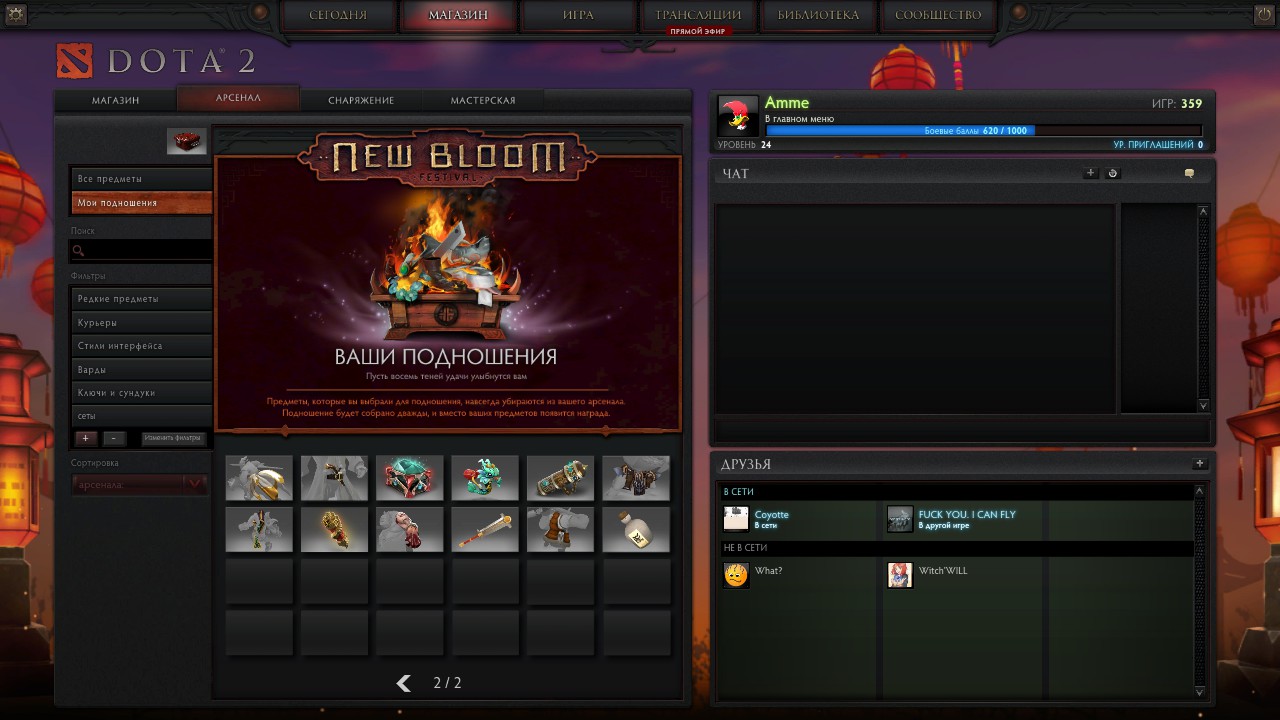Open friend Coyotte in the friends list
The image size is (1280, 720).
pyautogui.click(x=771, y=518)
